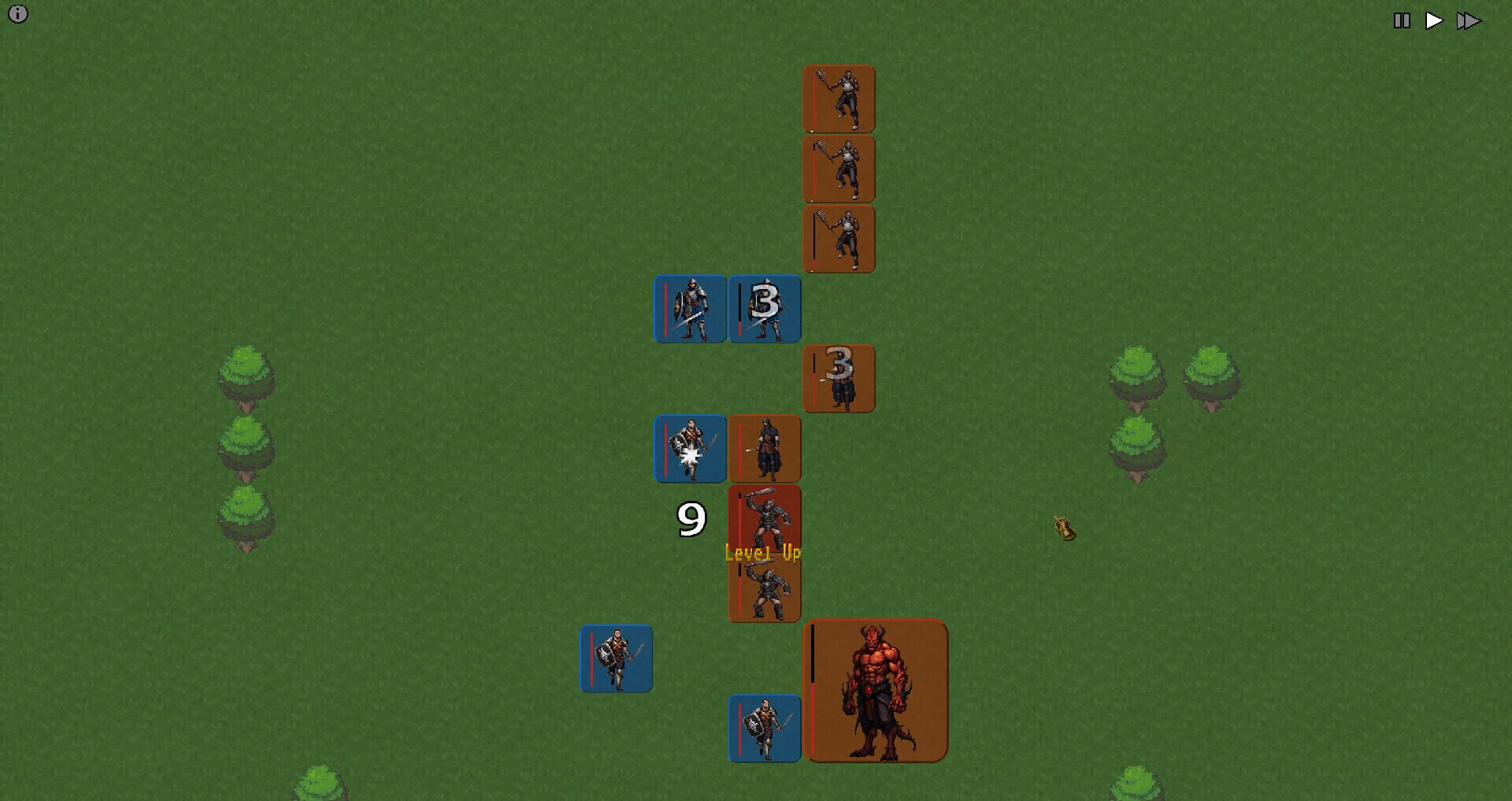This screenshot has height=801, width=1512.
Task: Pause the battle simulation
Action: pos(1402,20)
